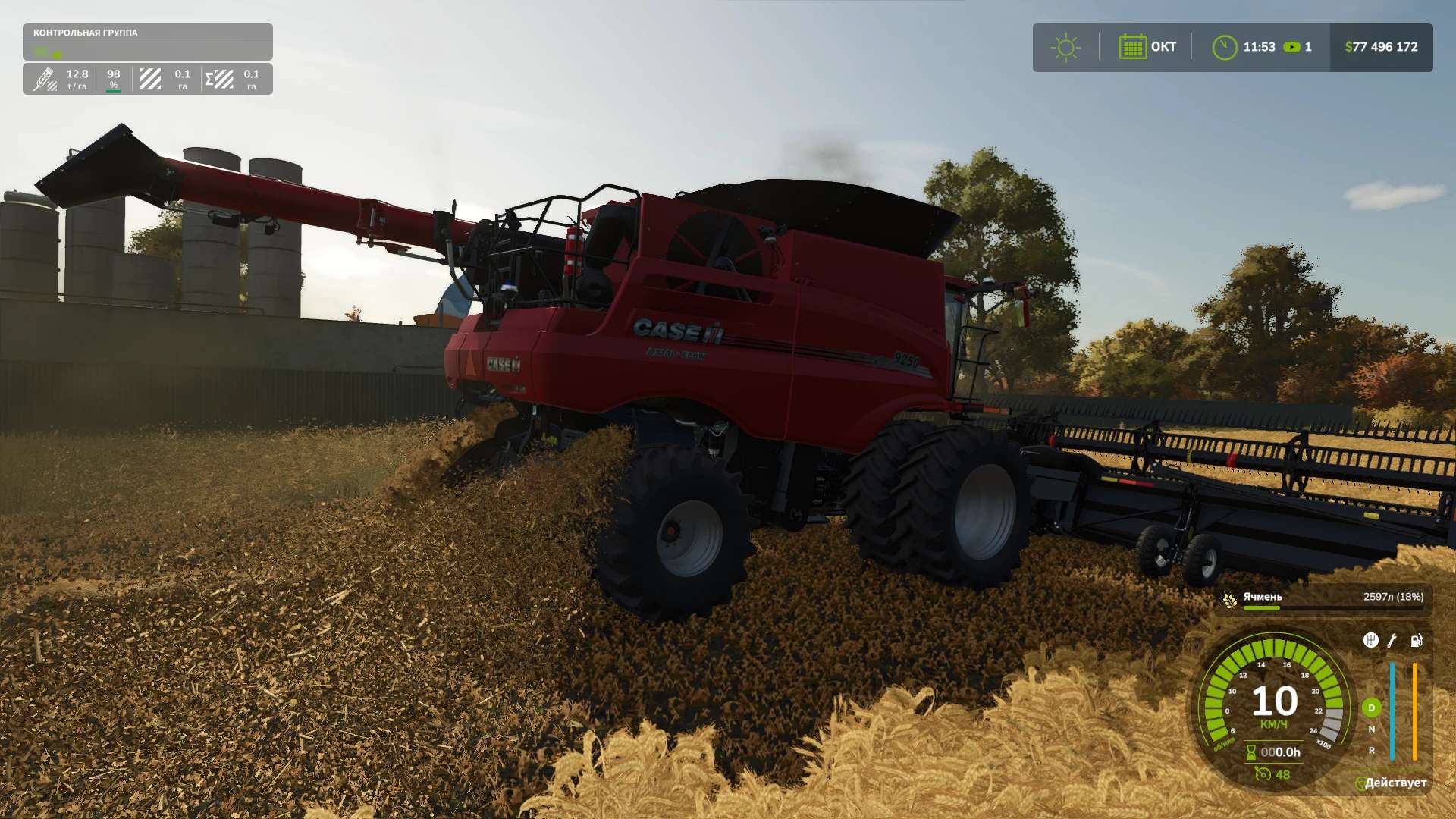Image resolution: width=1456 pixels, height=819 pixels.
Task: Click the striped worked-area icon
Action: (x=150, y=78)
